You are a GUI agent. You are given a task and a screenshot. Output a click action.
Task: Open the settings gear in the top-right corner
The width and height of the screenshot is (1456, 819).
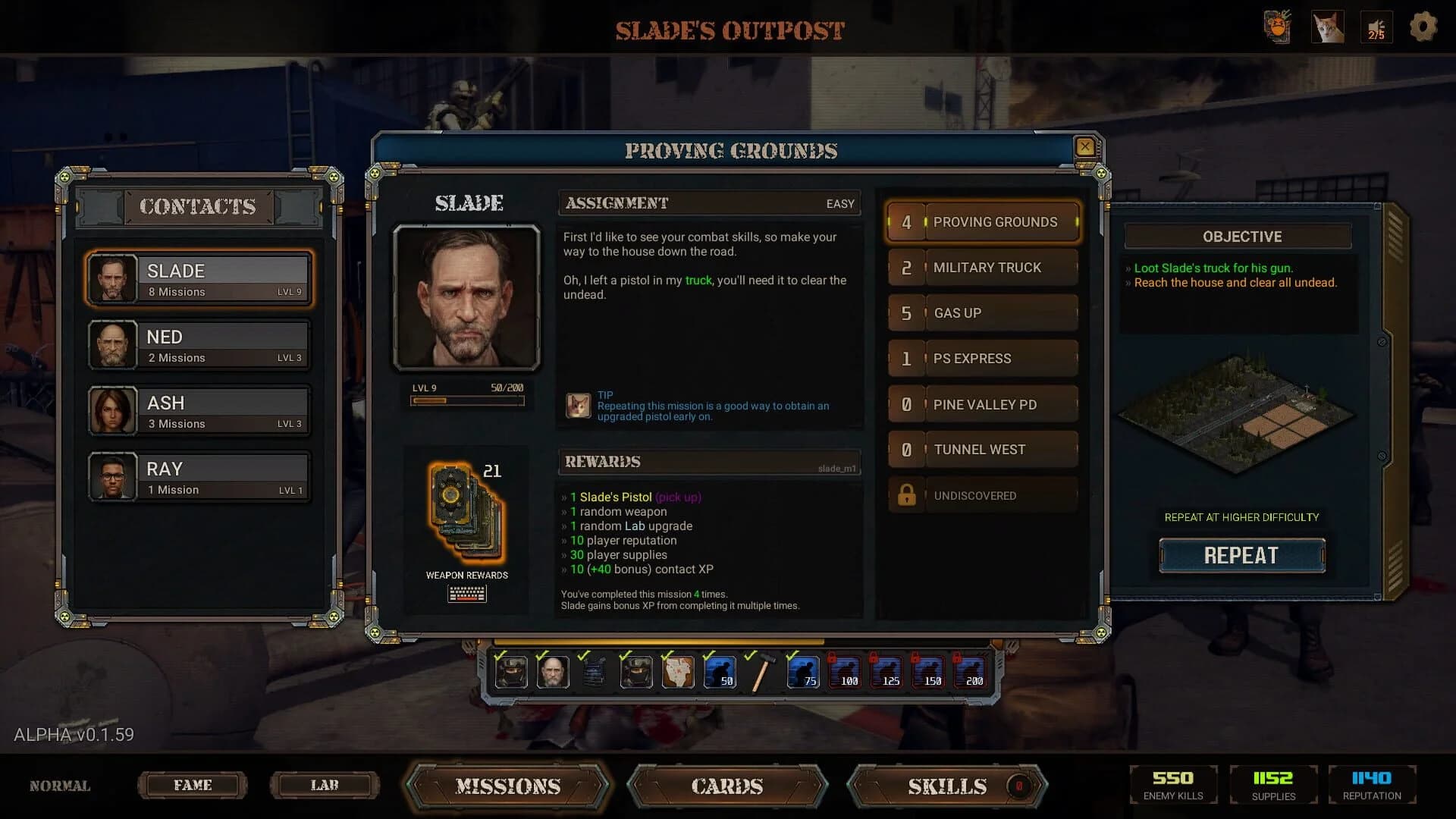1423,27
